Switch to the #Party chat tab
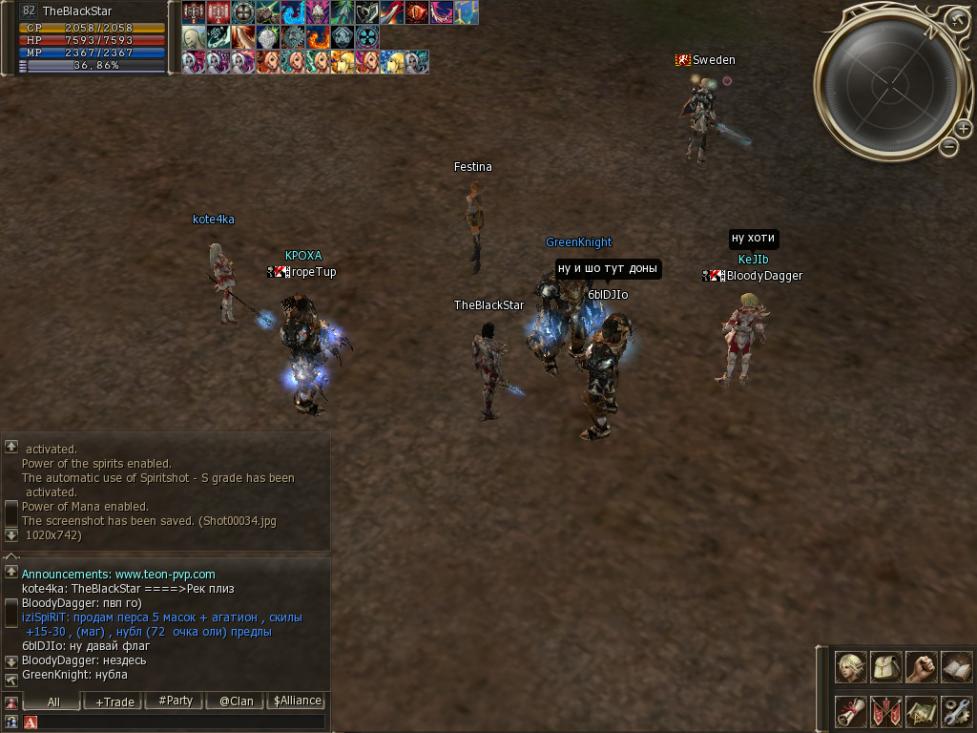Image resolution: width=977 pixels, height=733 pixels. (175, 701)
